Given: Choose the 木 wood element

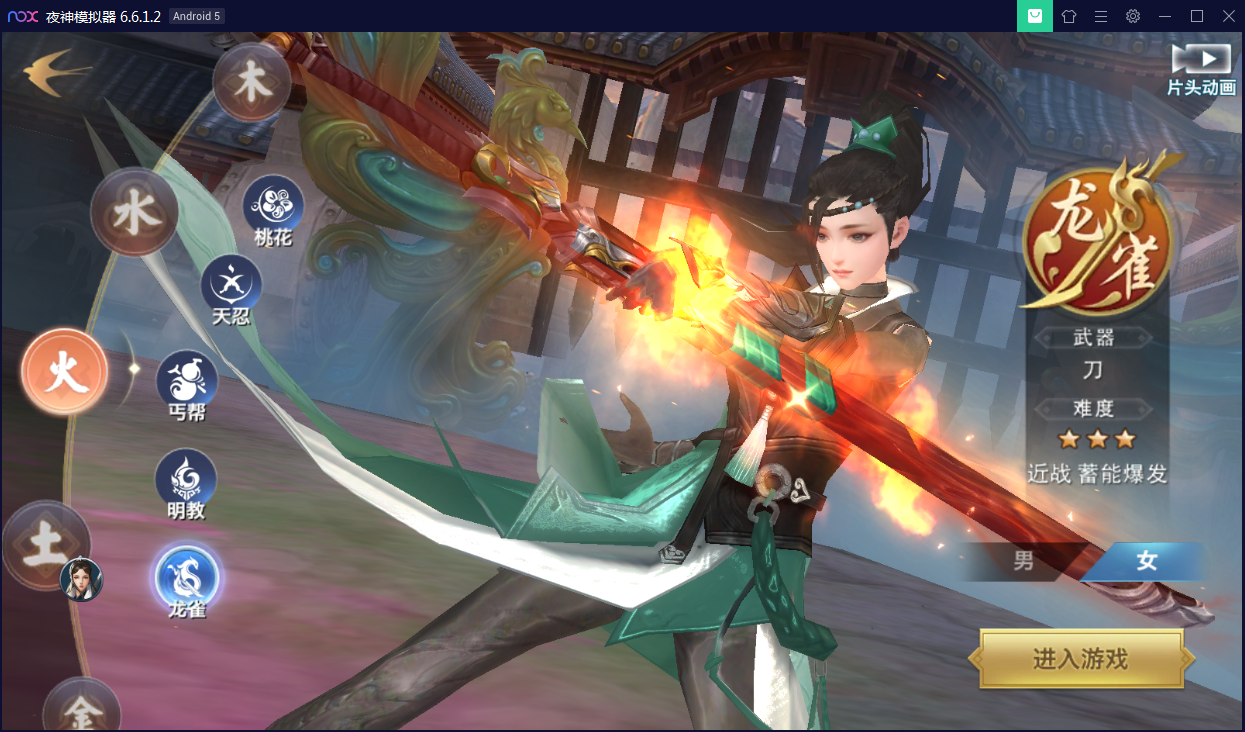Looking at the screenshot, I should pos(251,82).
